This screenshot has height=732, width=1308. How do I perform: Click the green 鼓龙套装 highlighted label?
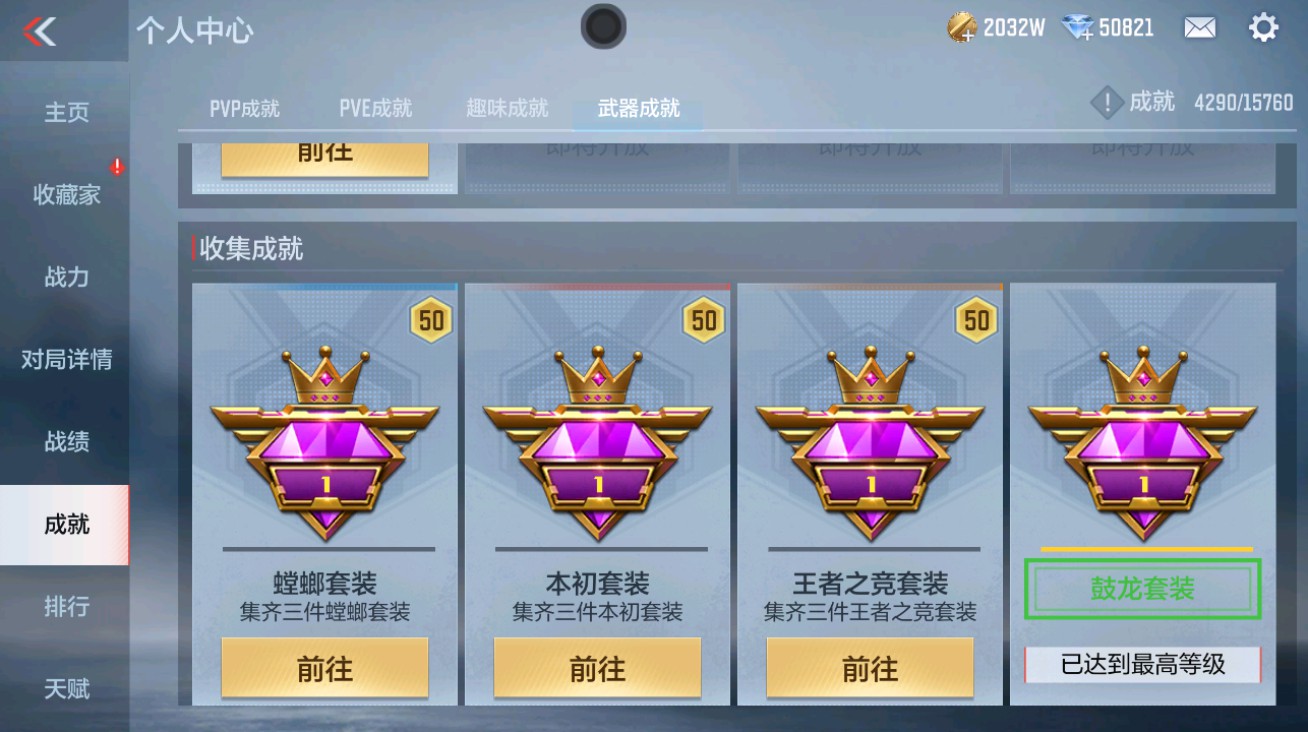(1141, 590)
